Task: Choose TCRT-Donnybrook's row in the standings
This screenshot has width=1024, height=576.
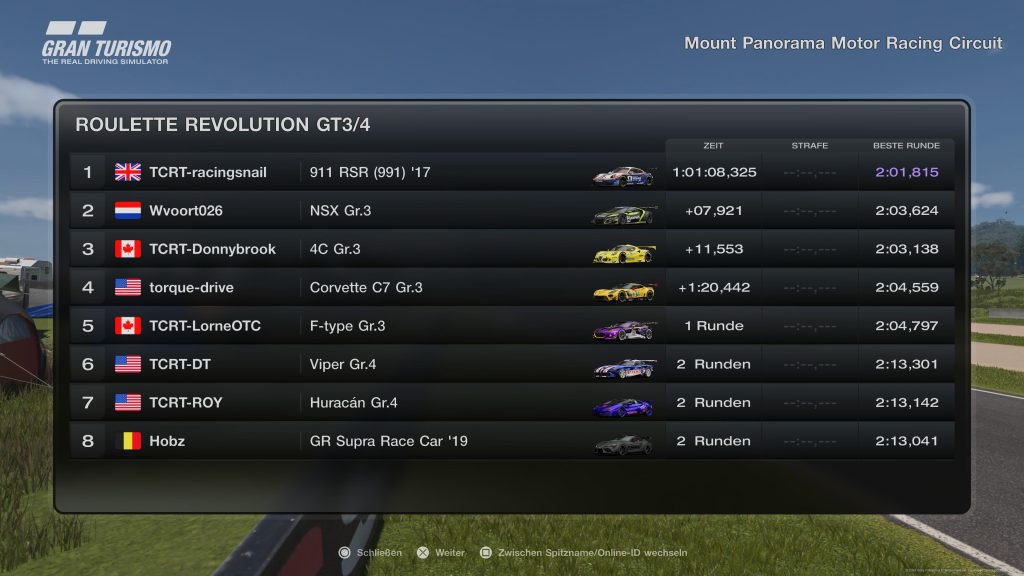Action: (x=510, y=249)
